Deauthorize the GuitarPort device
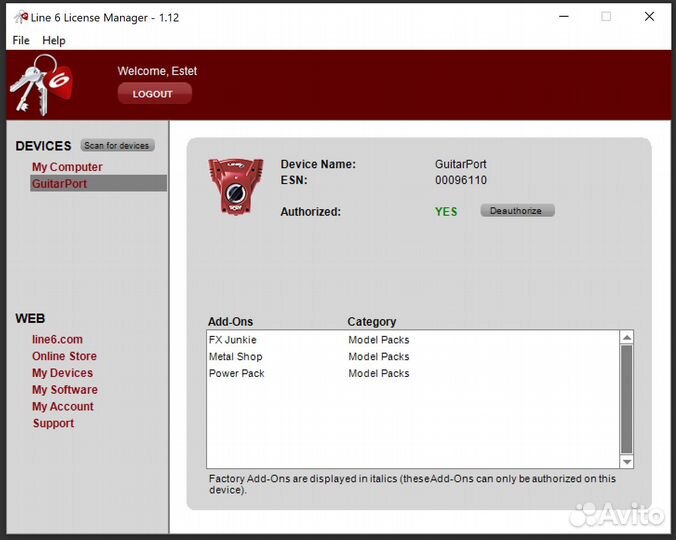 click(x=517, y=211)
